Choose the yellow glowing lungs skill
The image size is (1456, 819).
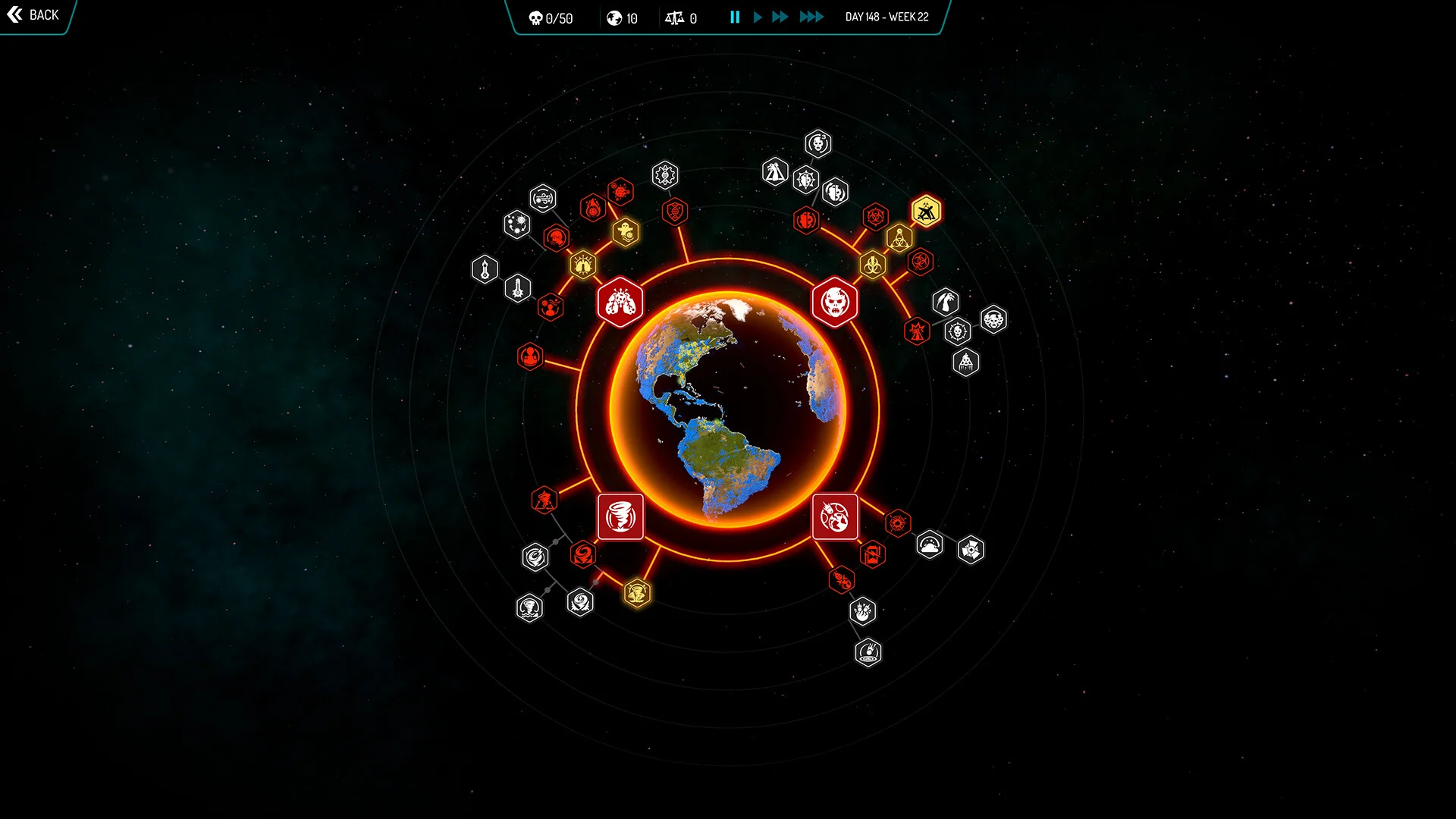pos(583,265)
